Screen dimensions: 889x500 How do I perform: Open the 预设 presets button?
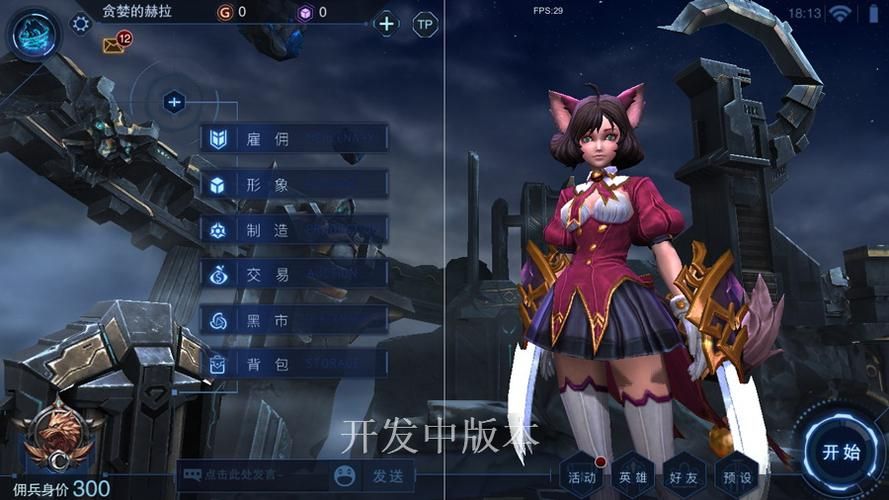pos(735,477)
